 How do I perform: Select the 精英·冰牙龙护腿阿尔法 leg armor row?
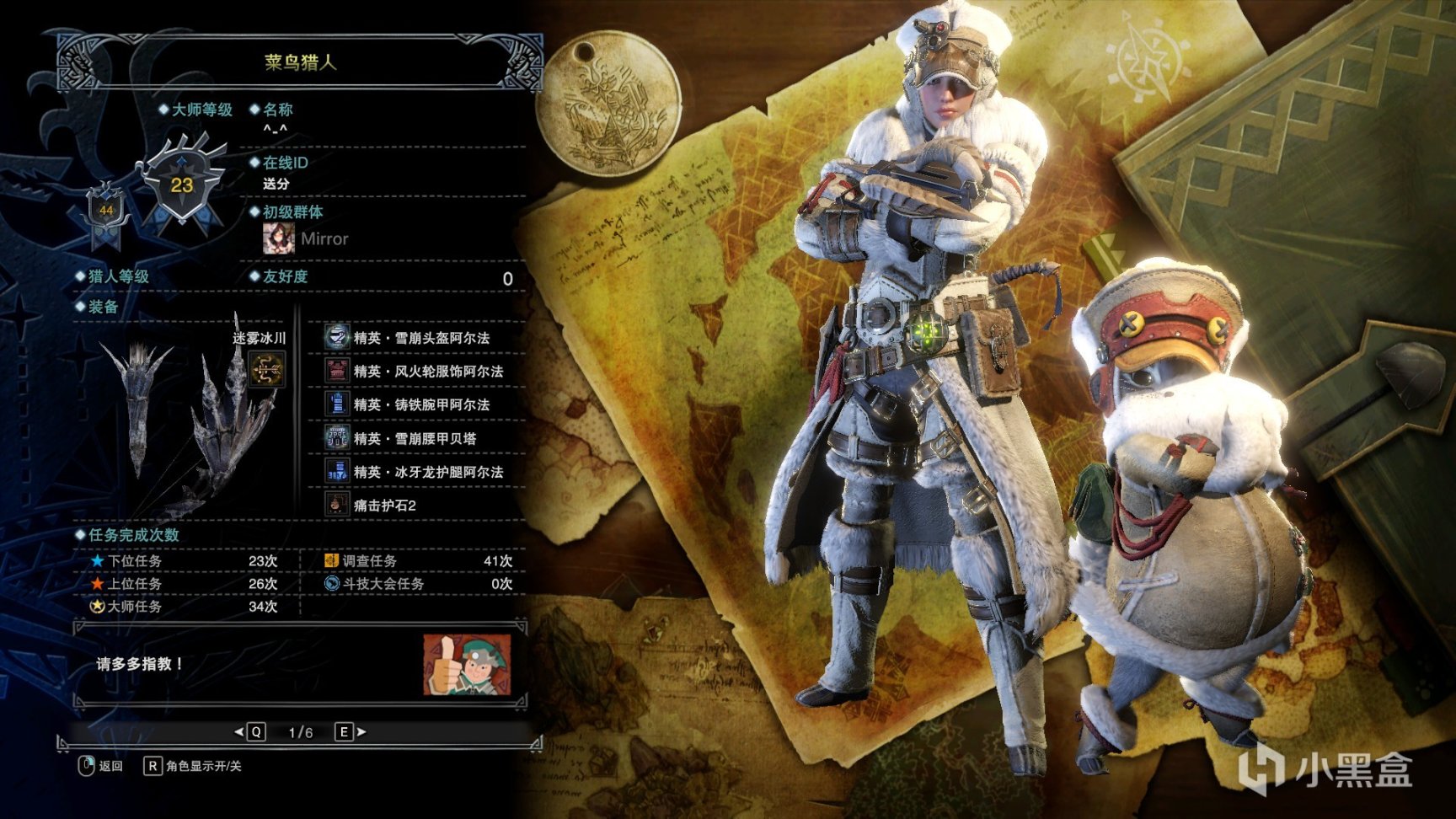[427, 472]
